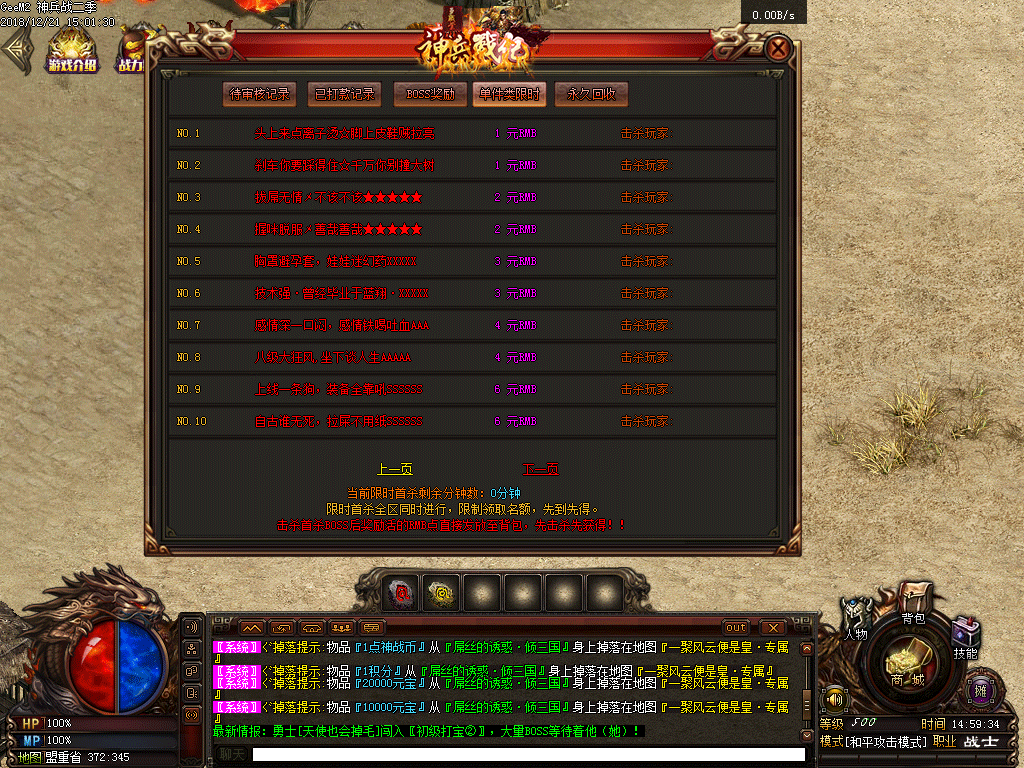The image size is (1024, 768).
Task: Open the 永久回收 tab
Action: [x=591, y=95]
